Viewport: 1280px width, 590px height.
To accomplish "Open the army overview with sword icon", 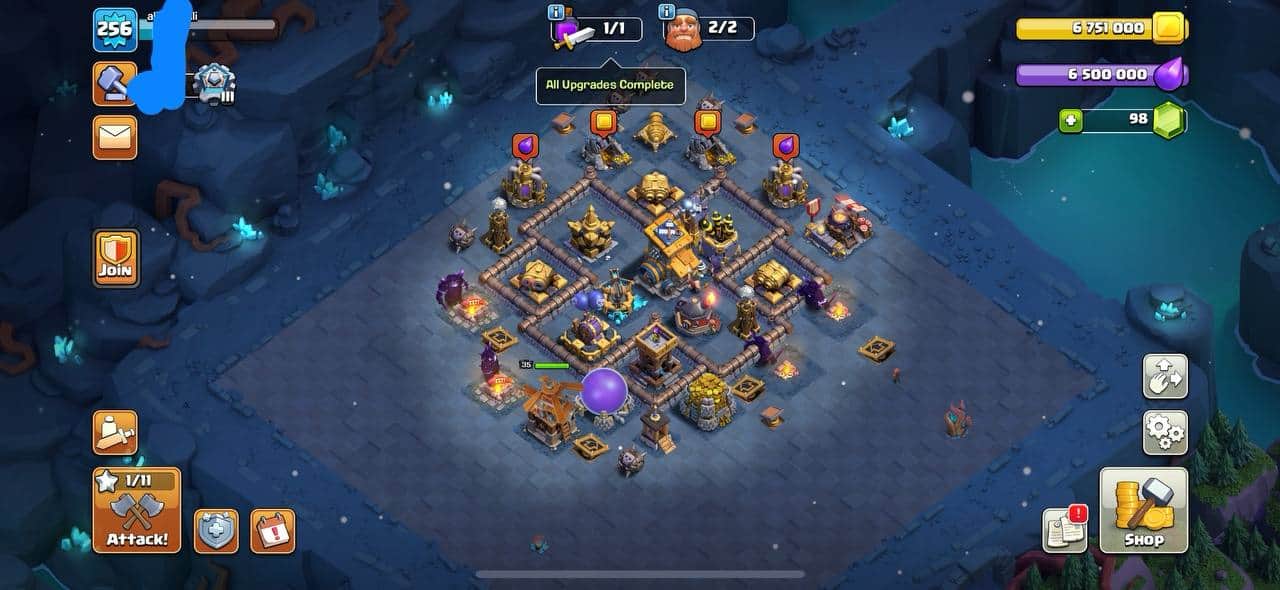I will [115, 432].
